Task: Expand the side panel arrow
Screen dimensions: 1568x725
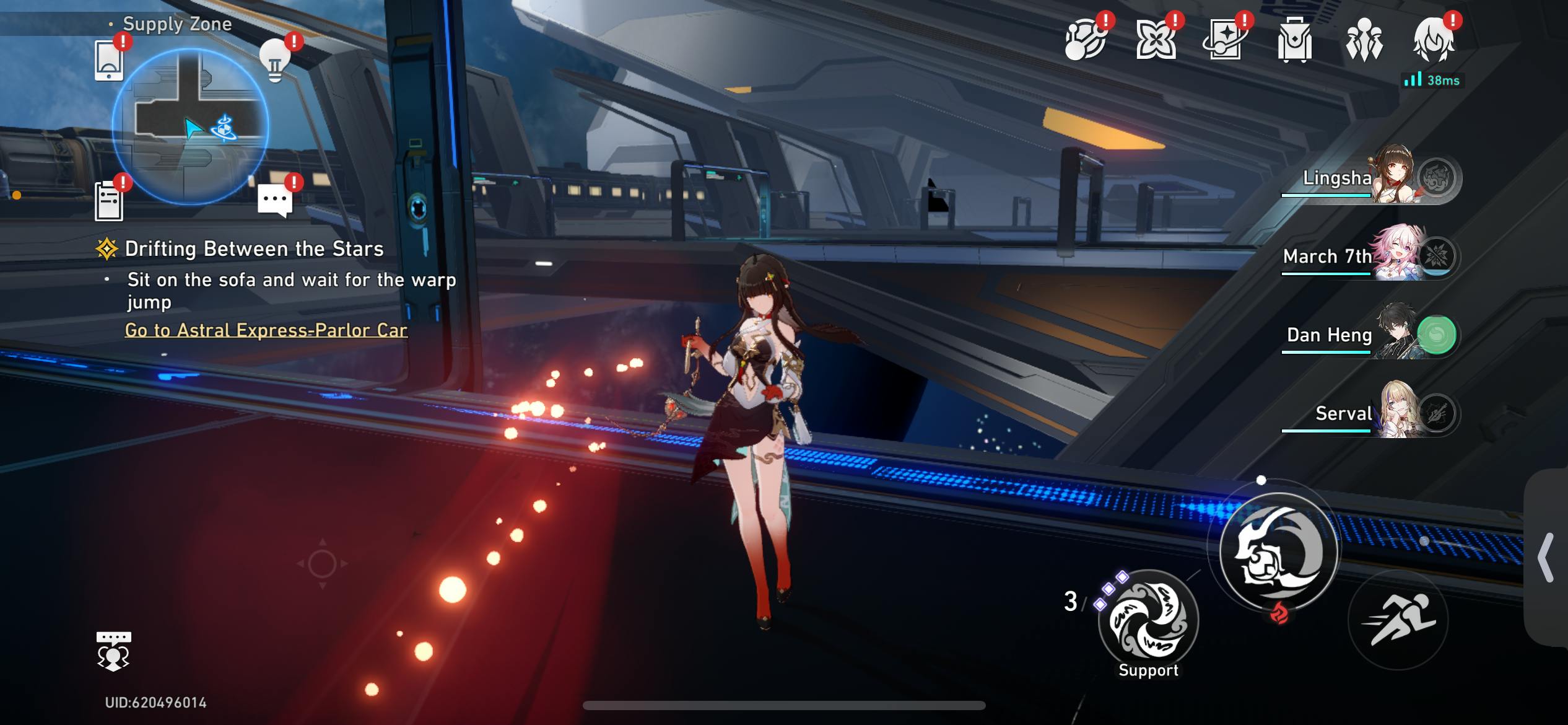Action: click(x=1546, y=558)
